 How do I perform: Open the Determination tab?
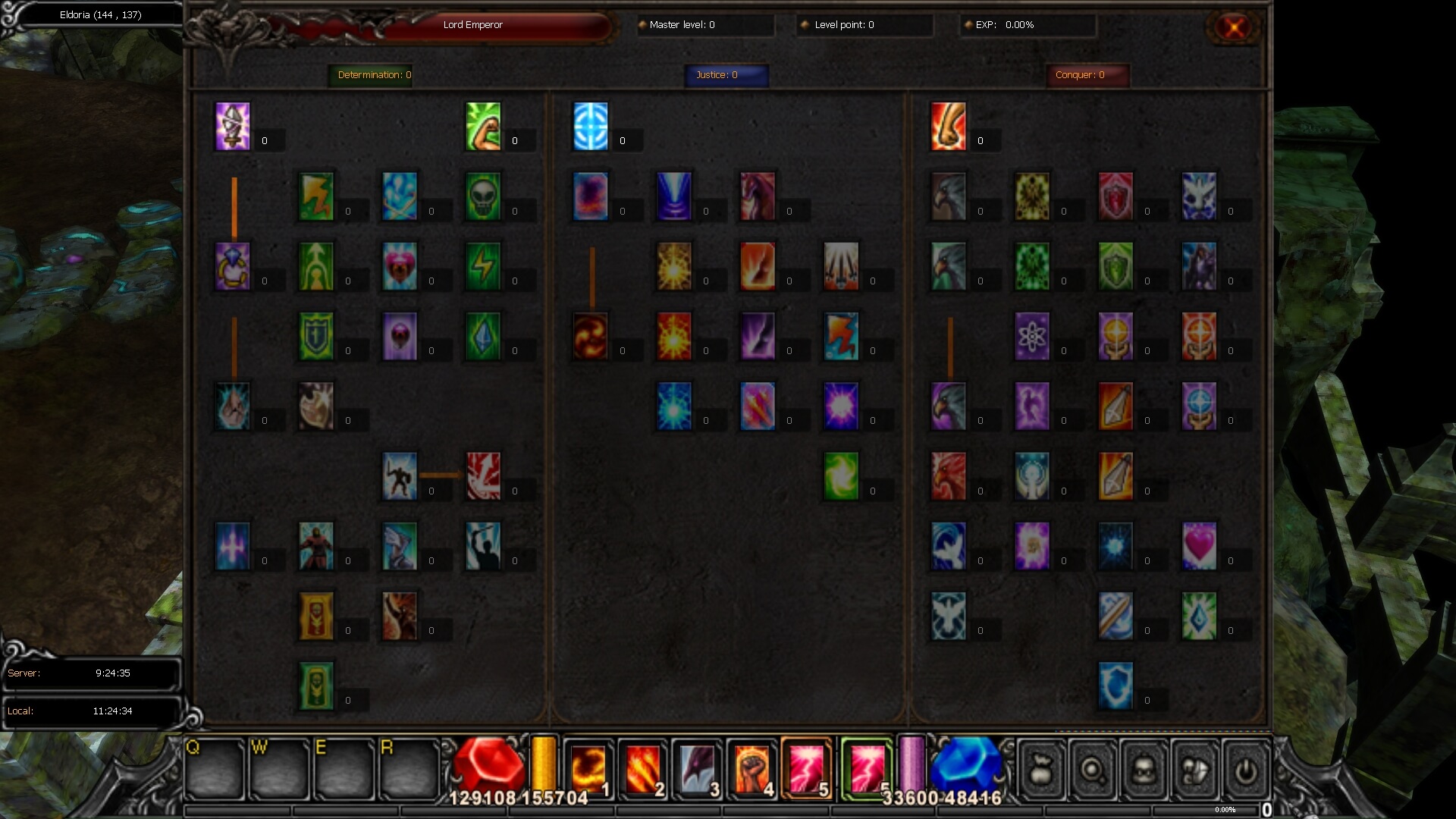[x=371, y=75]
